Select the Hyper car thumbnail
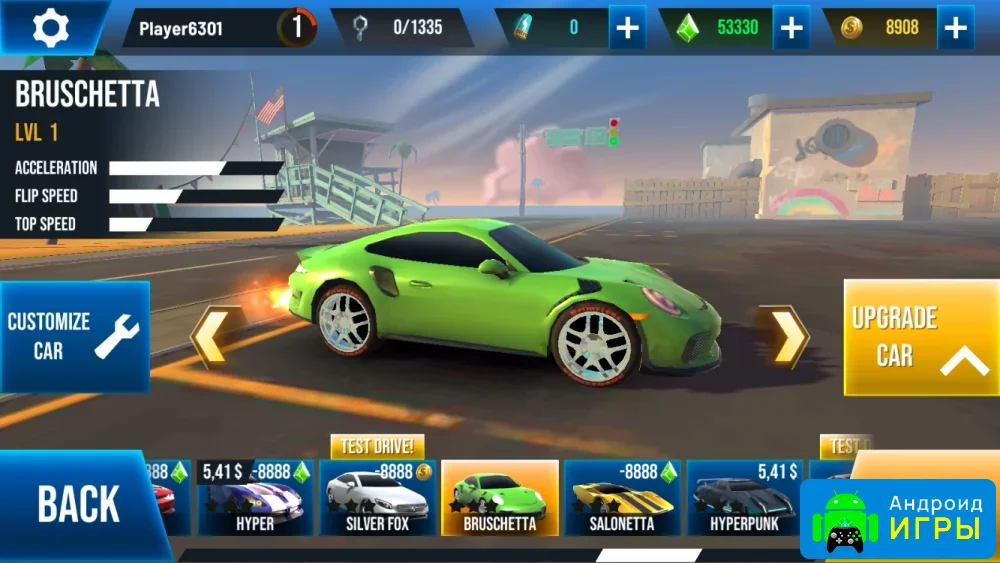Image resolution: width=1000 pixels, height=563 pixels. [x=254, y=498]
